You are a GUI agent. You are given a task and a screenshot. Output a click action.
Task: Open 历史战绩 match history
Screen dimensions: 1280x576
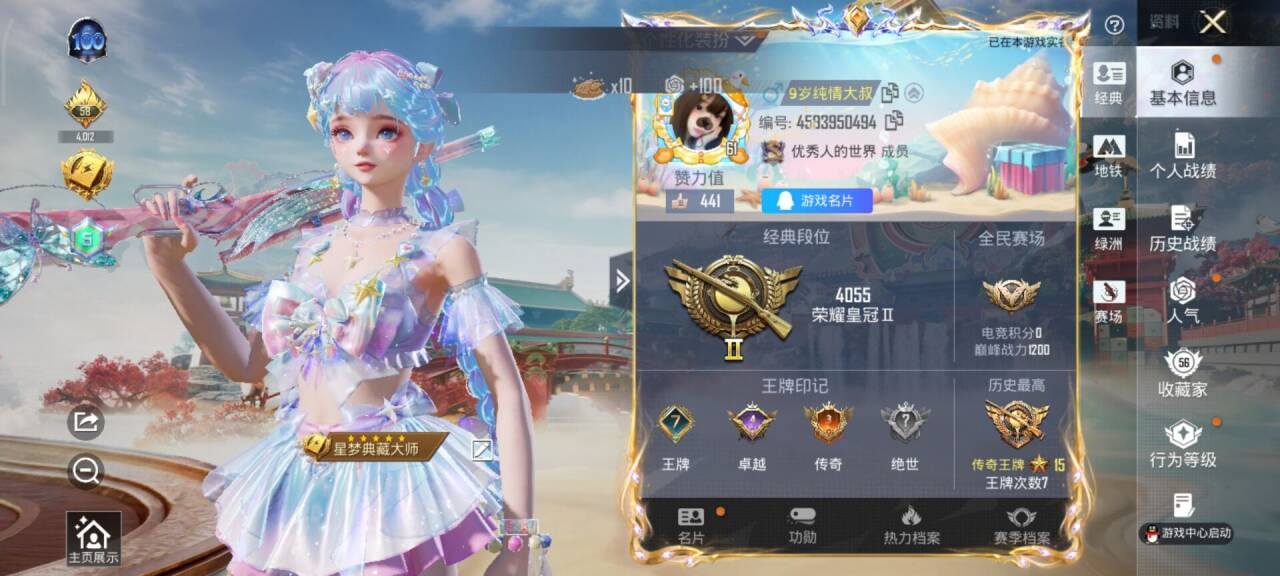click(1182, 228)
